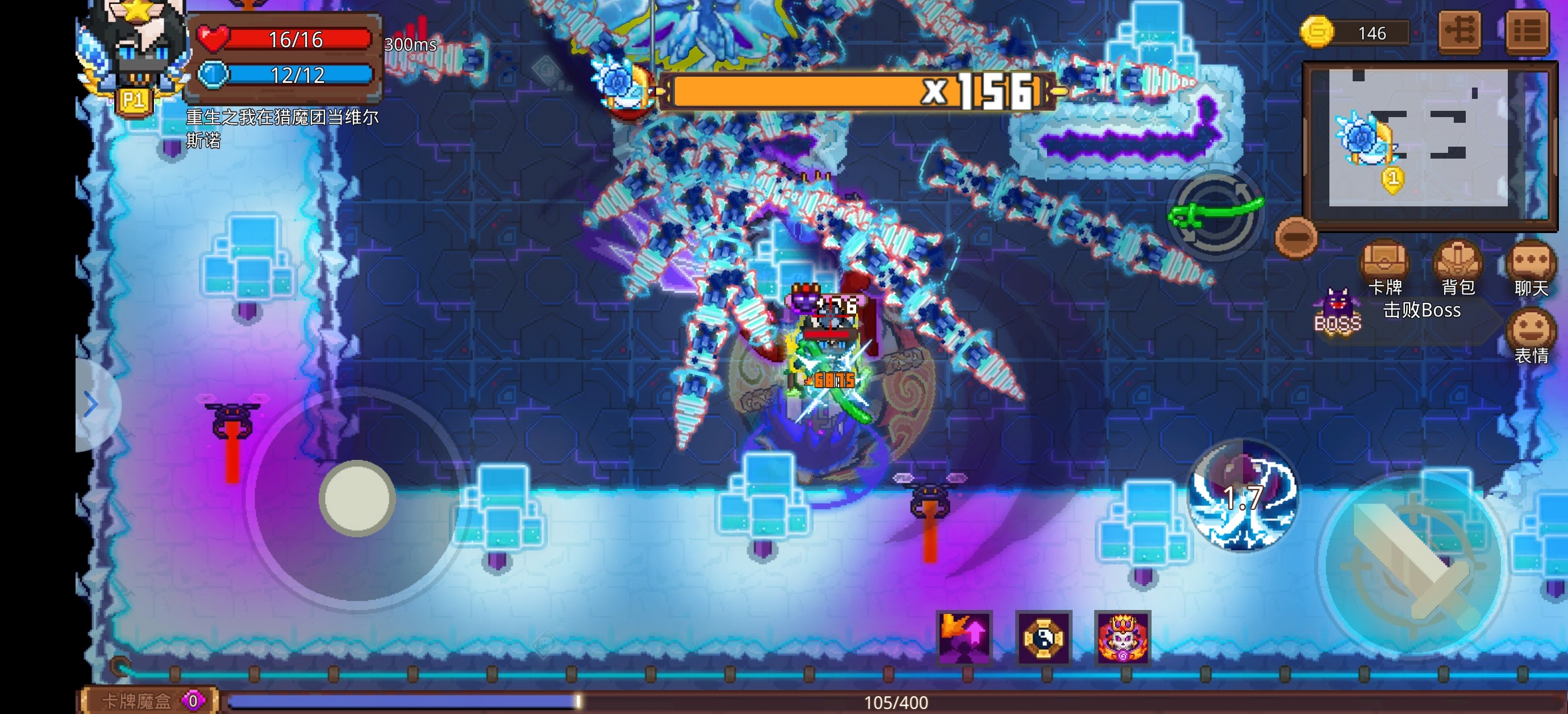Select the crowned skull buff icon
This screenshot has height=714, width=1568.
tap(1123, 637)
